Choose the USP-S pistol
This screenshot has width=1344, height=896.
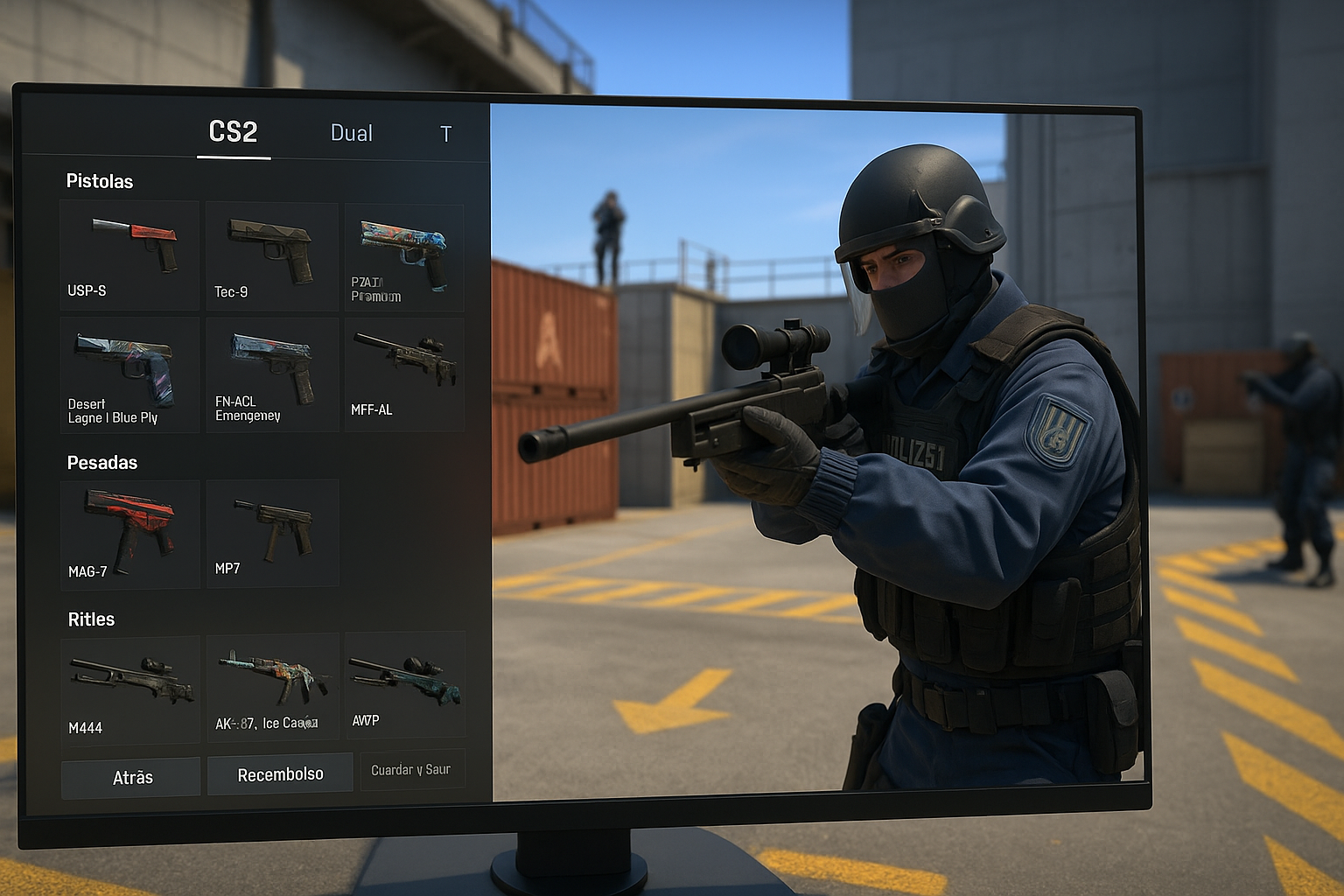coord(129,255)
